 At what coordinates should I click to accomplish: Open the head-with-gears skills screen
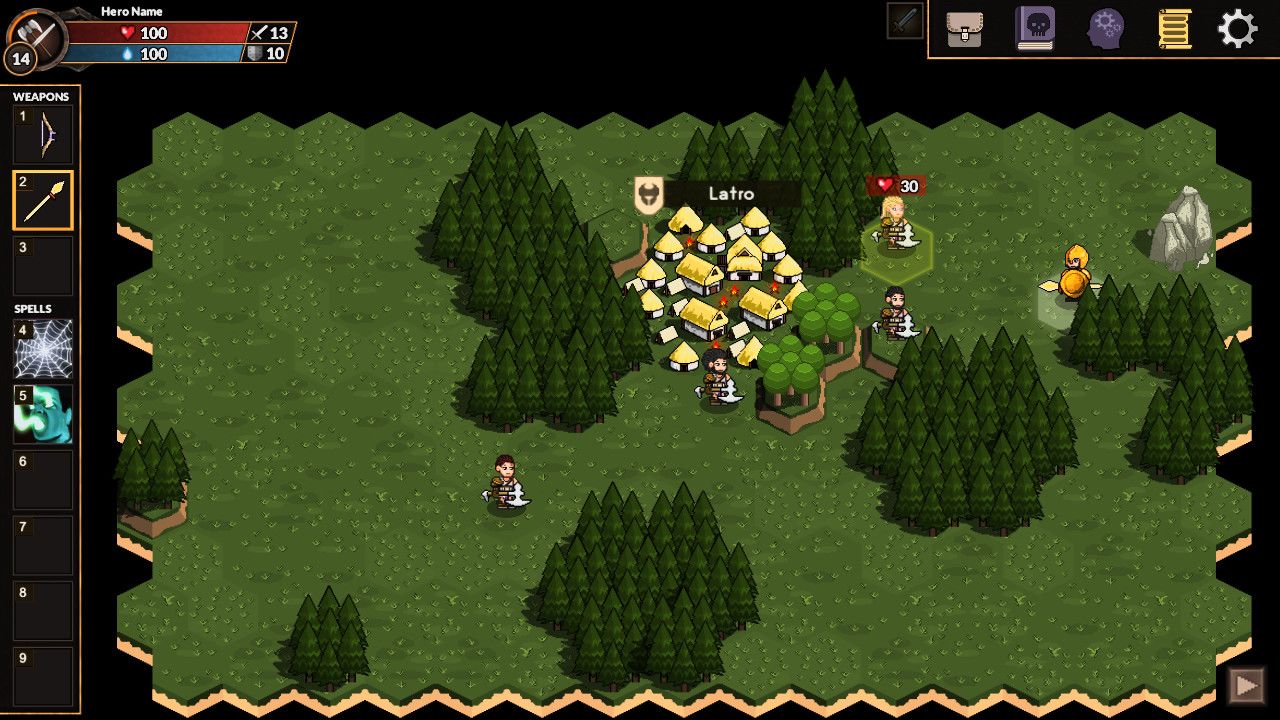[x=1106, y=29]
